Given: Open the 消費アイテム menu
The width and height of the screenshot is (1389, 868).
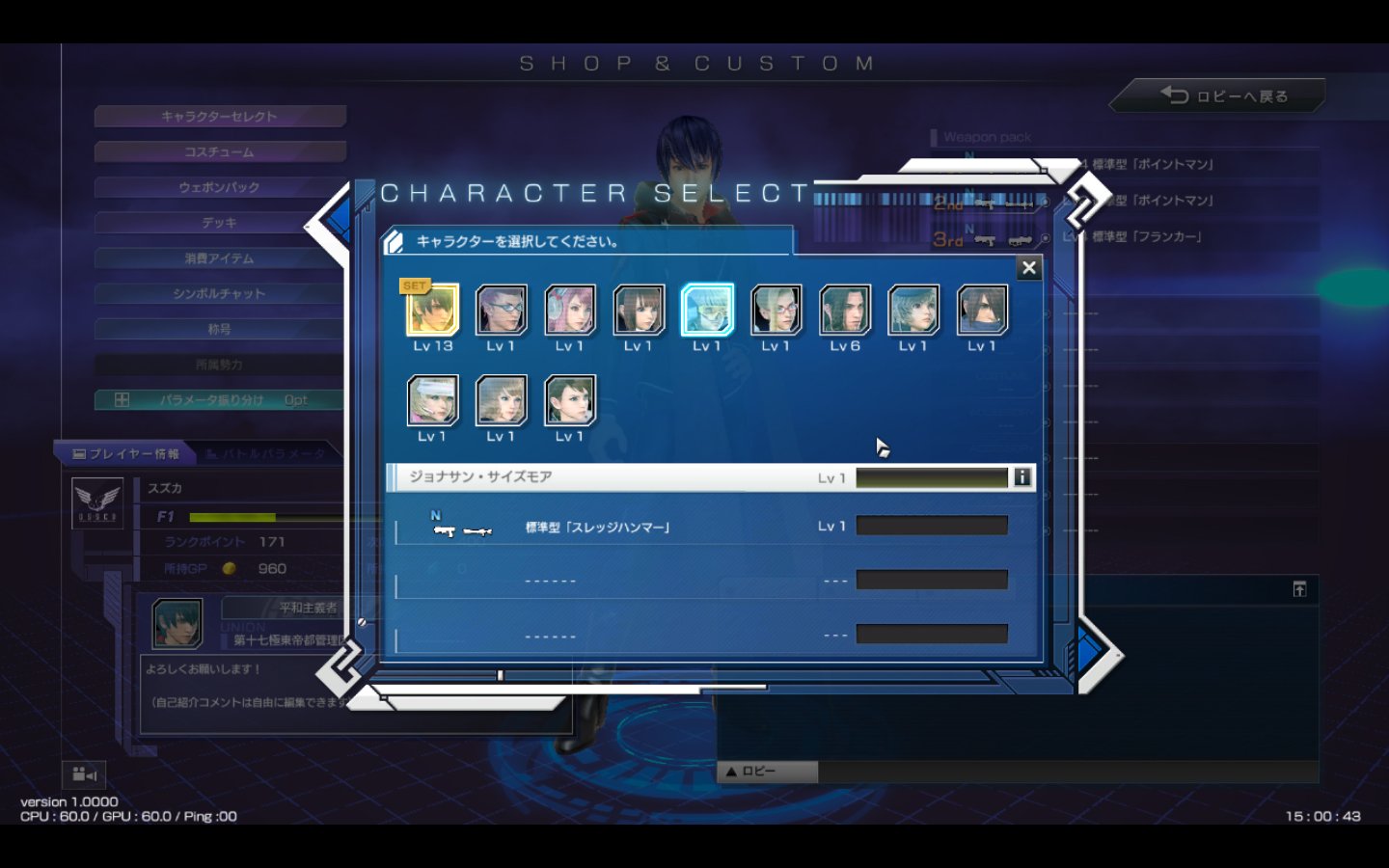Looking at the screenshot, I should tap(220, 258).
